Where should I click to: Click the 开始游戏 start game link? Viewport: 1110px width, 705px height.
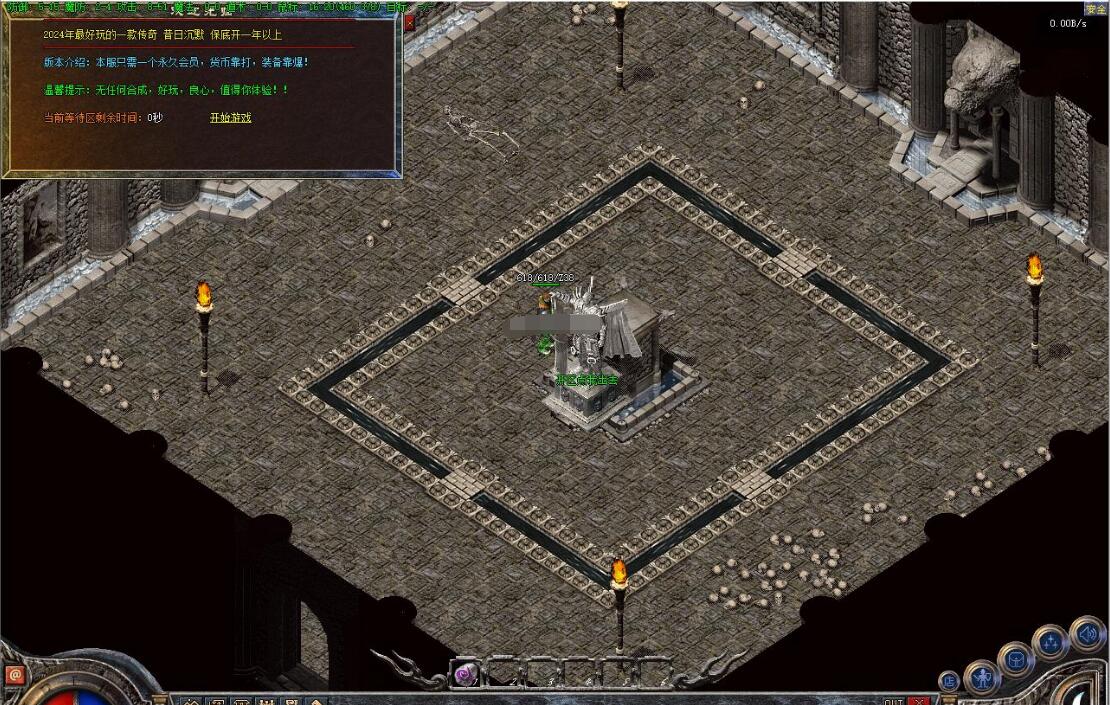[230, 118]
